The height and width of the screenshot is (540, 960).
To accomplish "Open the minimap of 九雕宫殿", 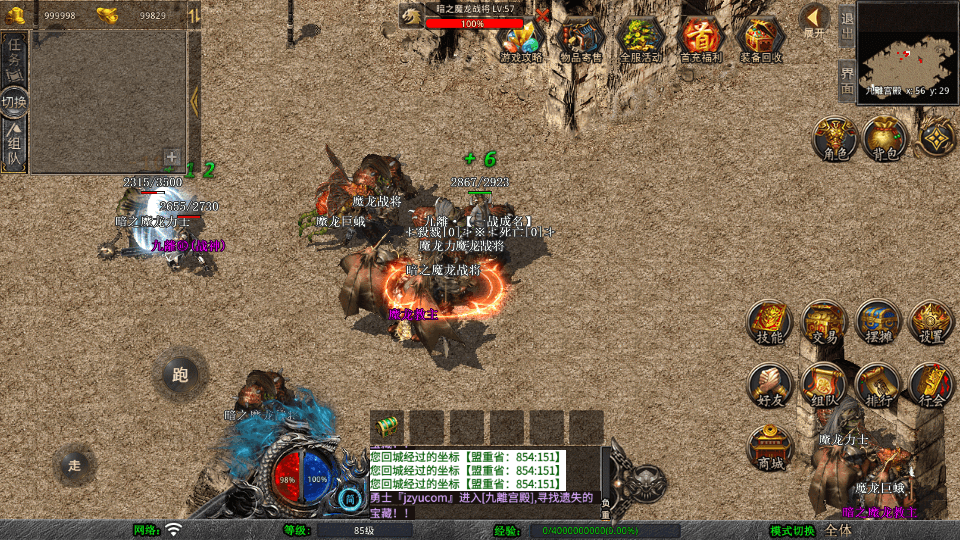I will [x=907, y=48].
